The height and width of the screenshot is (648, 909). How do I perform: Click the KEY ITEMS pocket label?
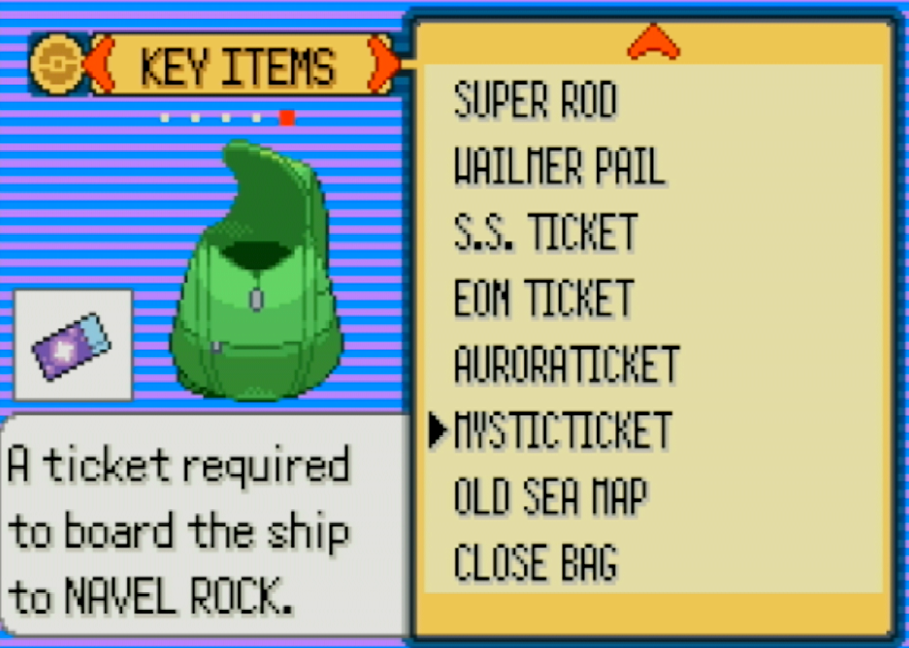pos(238,66)
